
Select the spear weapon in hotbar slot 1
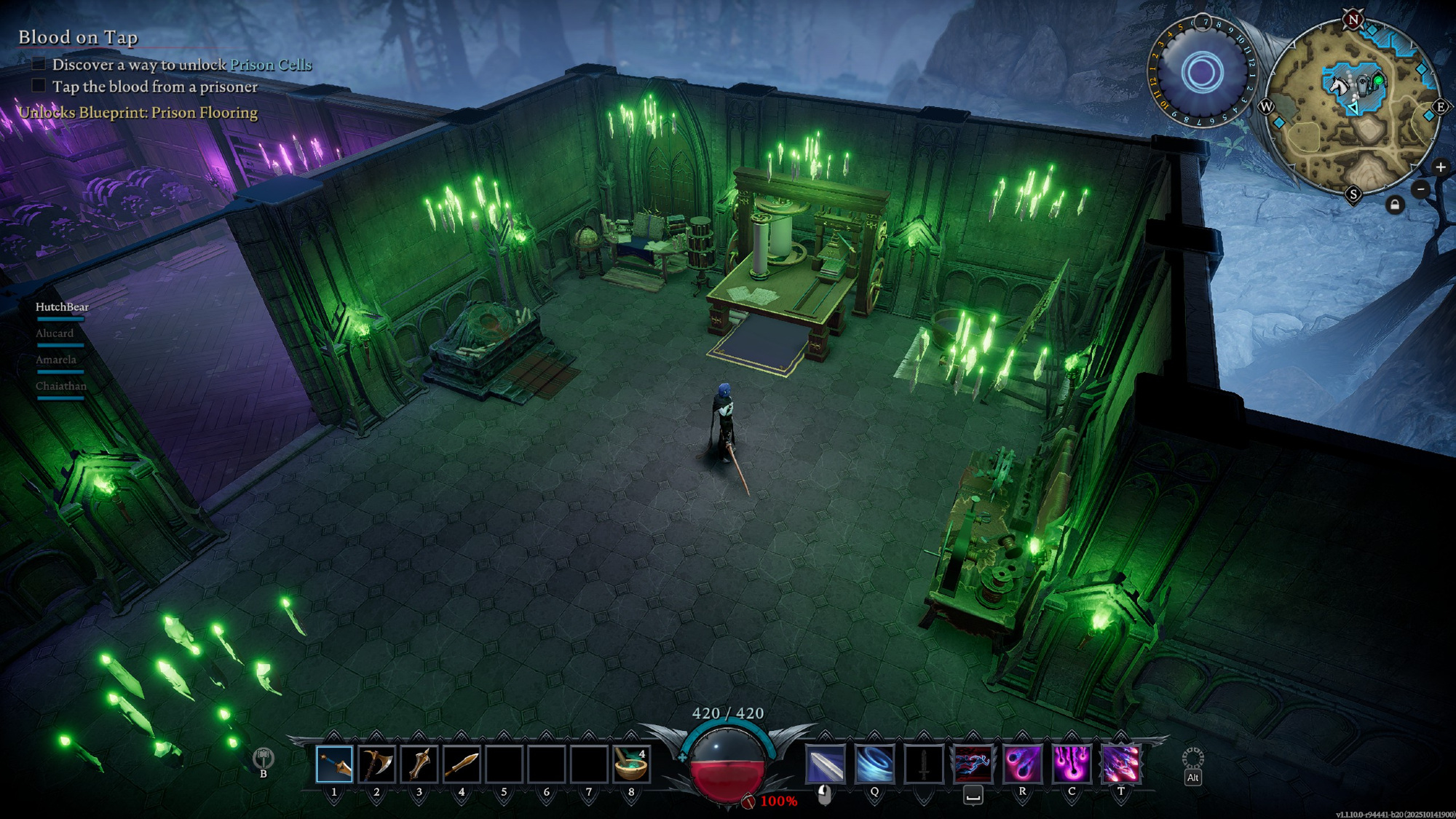pos(334,764)
